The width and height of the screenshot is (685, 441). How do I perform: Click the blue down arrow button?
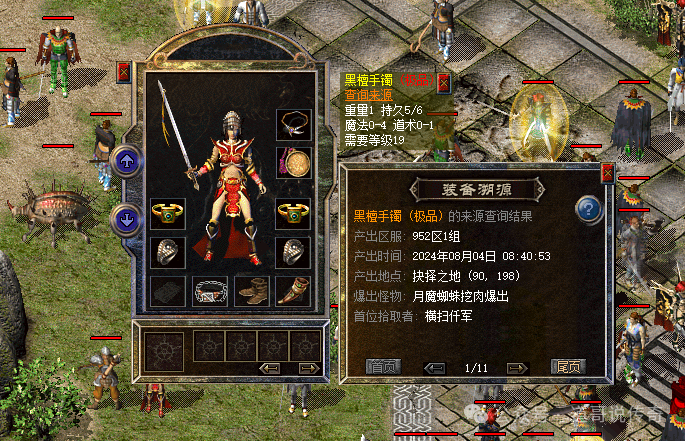(127, 217)
